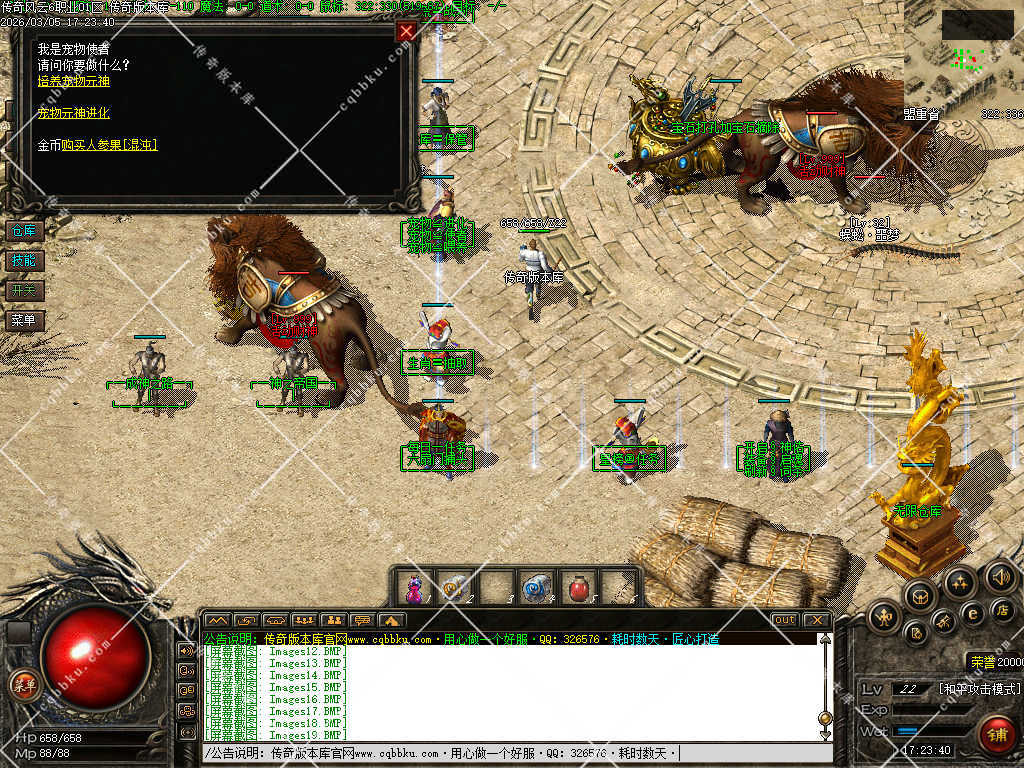Screen dimensions: 1024x768
Task: Use the red jar in hotbar slot 5
Action: 577,587
